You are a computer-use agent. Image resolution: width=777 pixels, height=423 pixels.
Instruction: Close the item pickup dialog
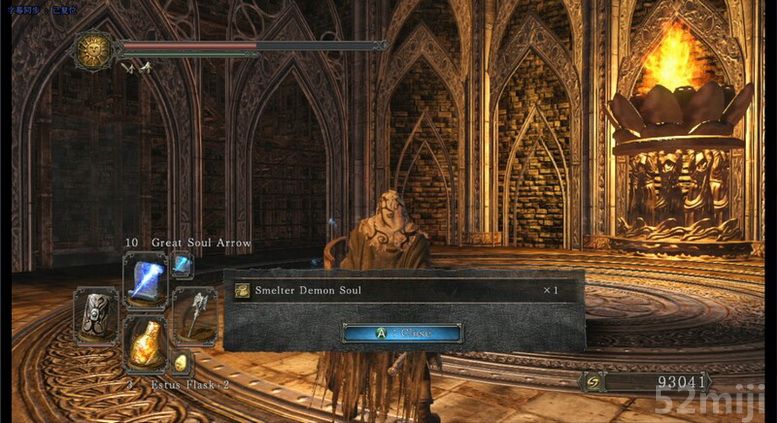pyautogui.click(x=402, y=332)
